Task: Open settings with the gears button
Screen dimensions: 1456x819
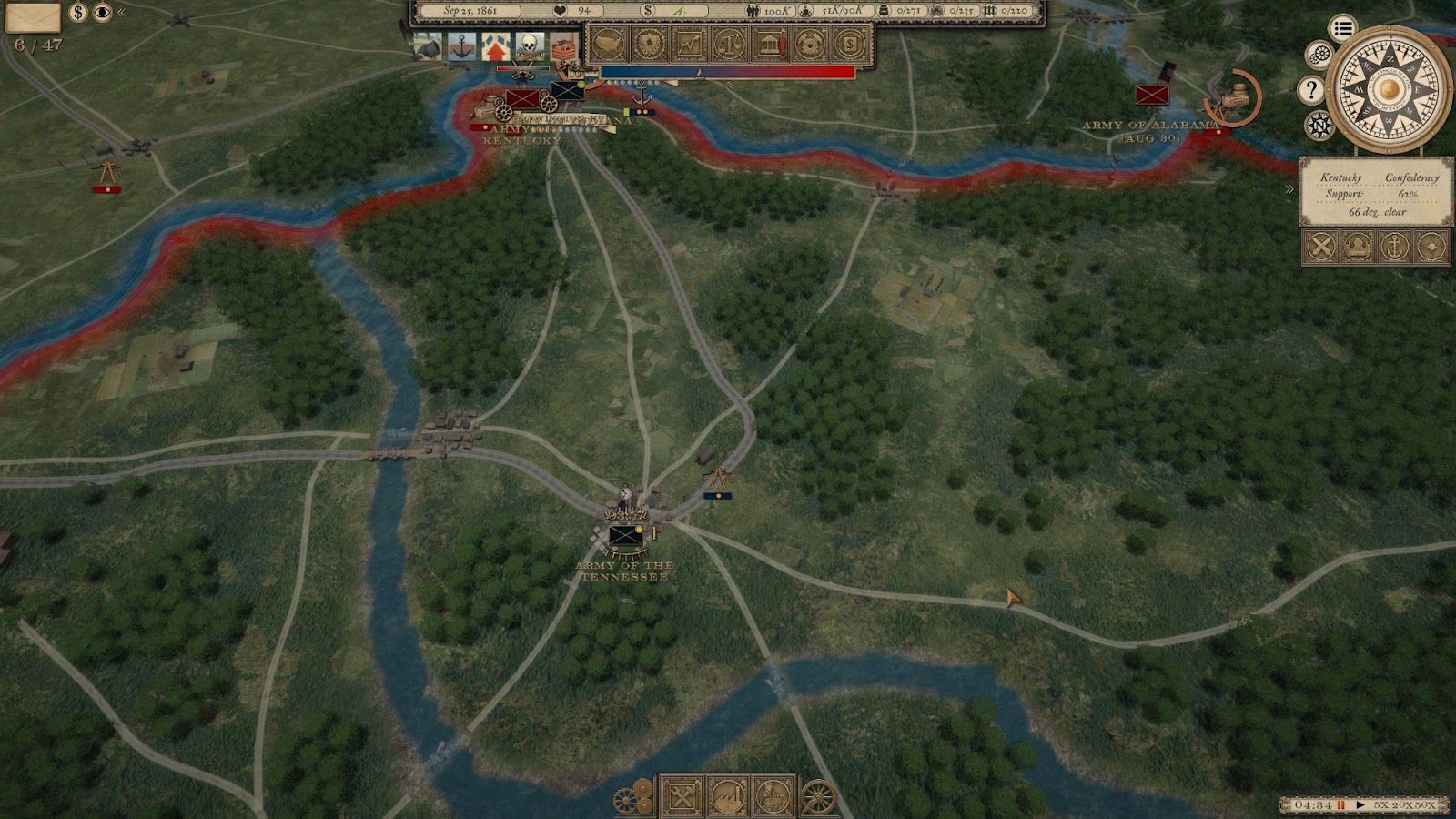Action: tap(1319, 56)
